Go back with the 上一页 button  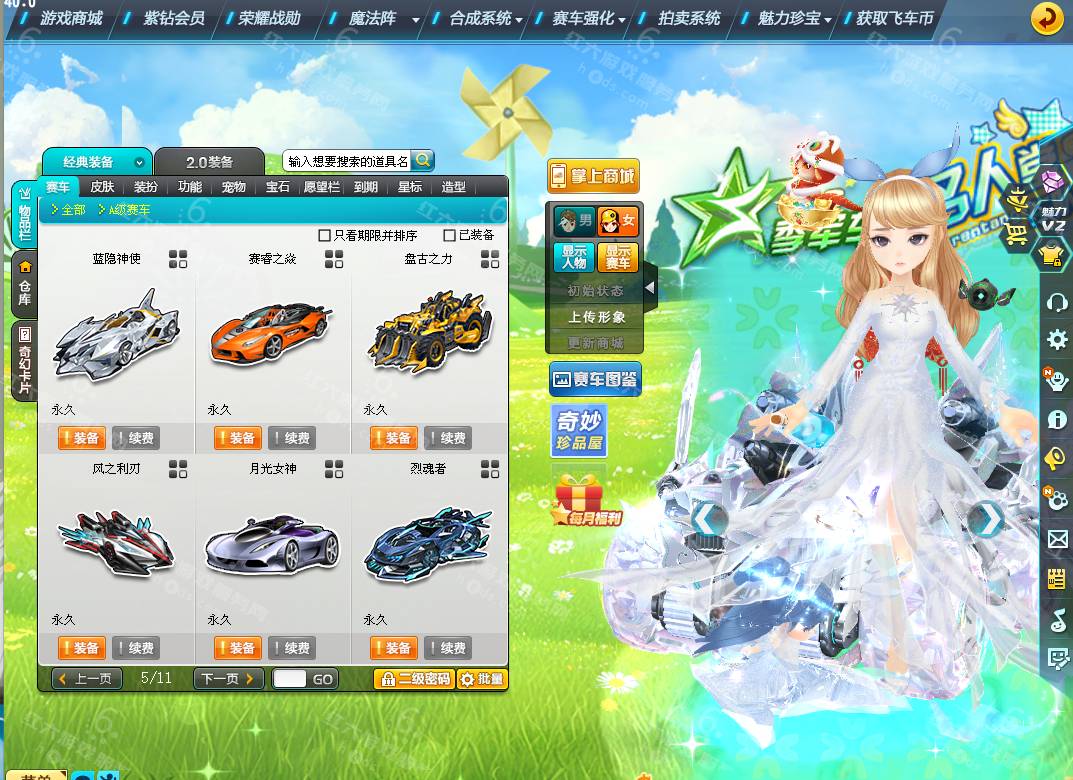(87, 679)
